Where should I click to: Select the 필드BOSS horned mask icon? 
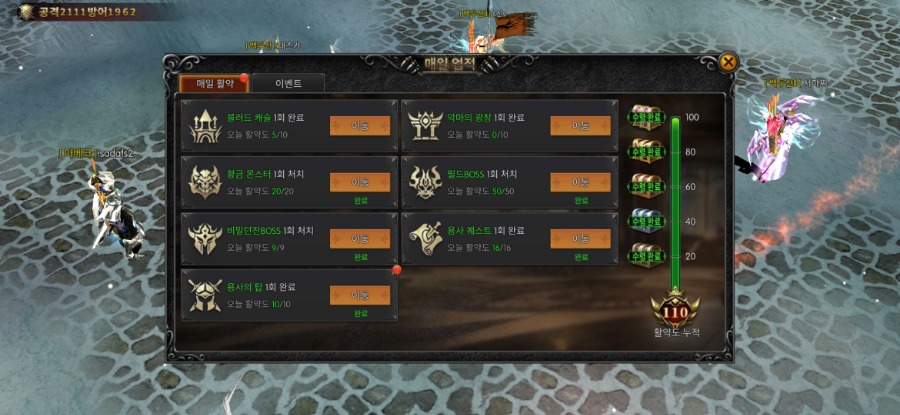click(427, 181)
